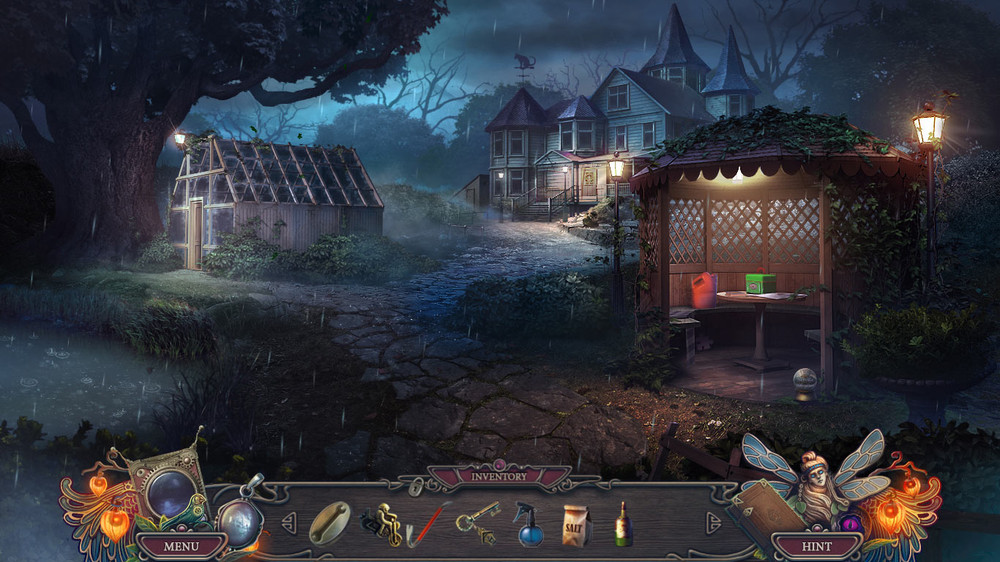Toggle the inventory padlock

click(415, 487)
